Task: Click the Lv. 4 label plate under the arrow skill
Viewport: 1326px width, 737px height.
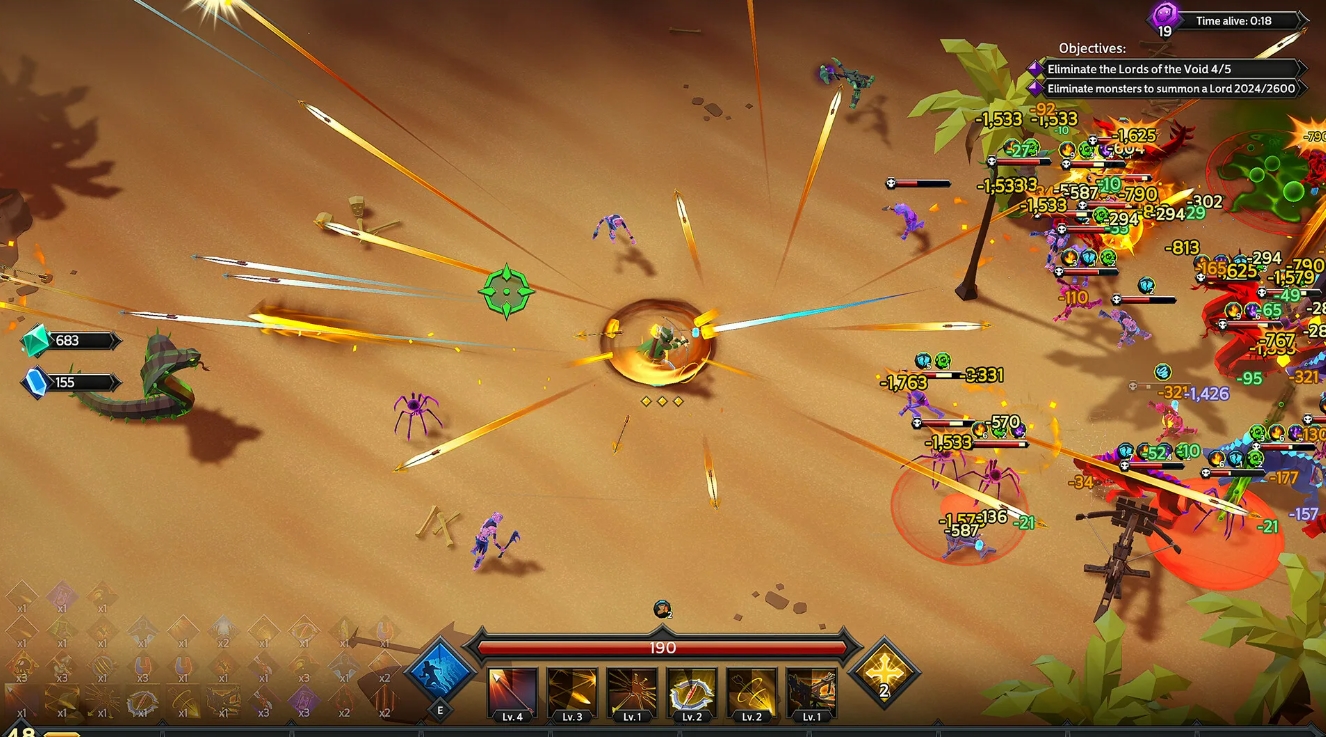Action: [512, 716]
